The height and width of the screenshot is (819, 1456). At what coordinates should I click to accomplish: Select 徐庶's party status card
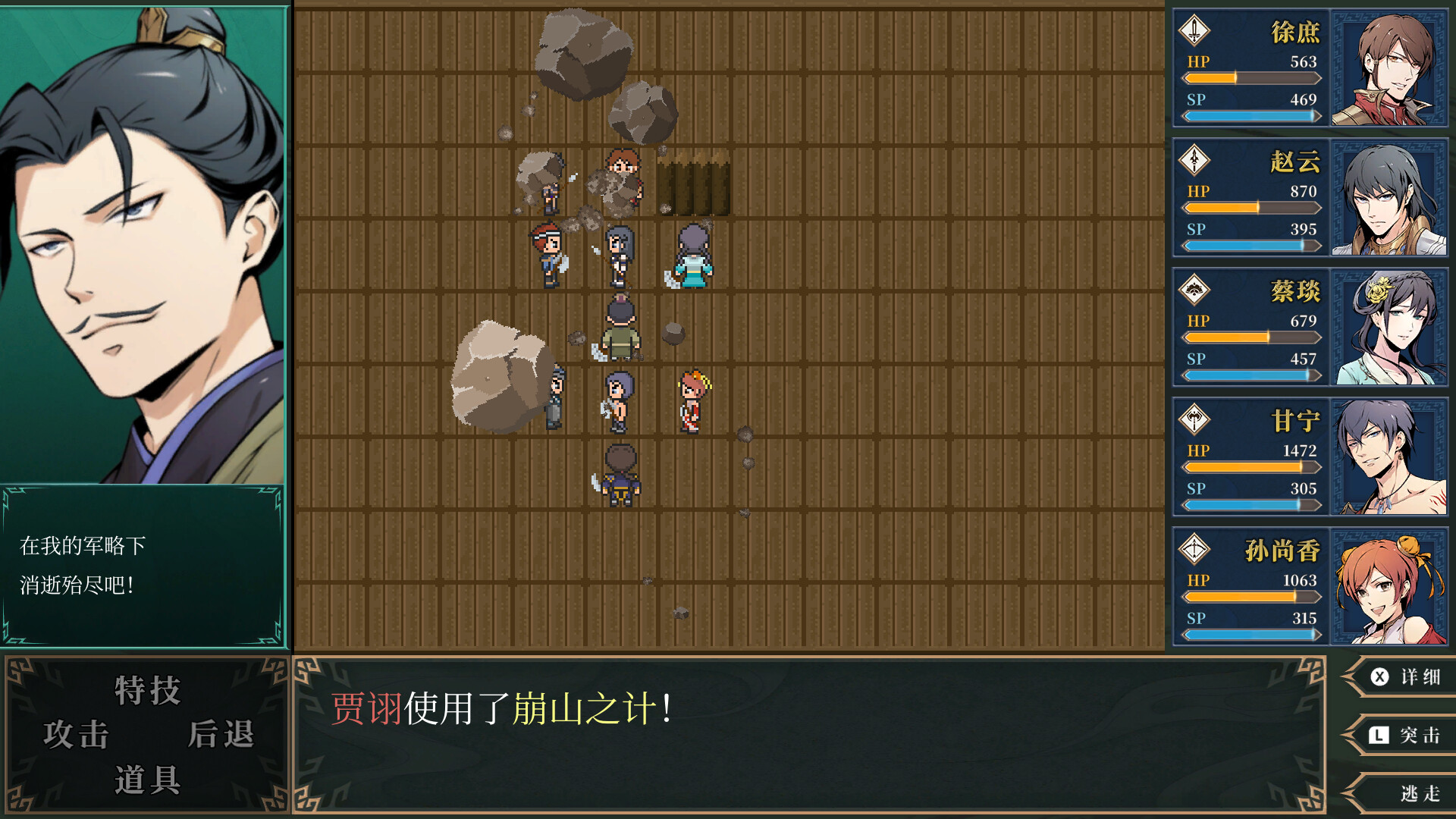click(1310, 68)
